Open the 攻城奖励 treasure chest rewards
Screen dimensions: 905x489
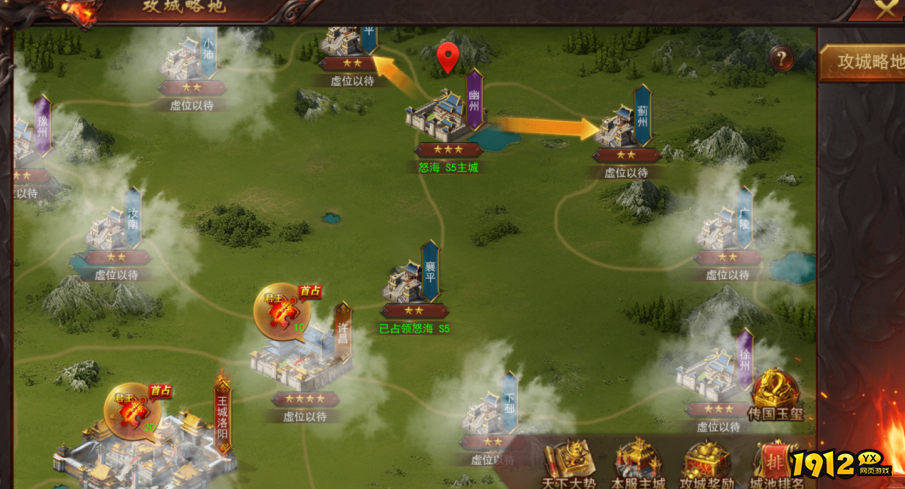pyautogui.click(x=707, y=463)
